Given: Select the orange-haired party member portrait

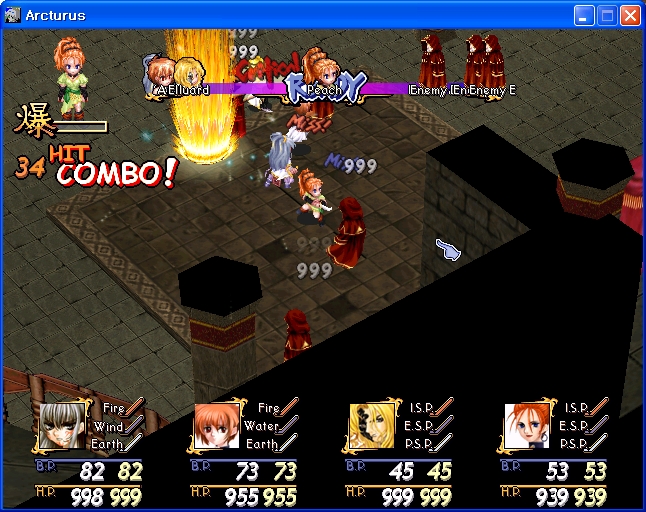Looking at the screenshot, I should (216, 427).
